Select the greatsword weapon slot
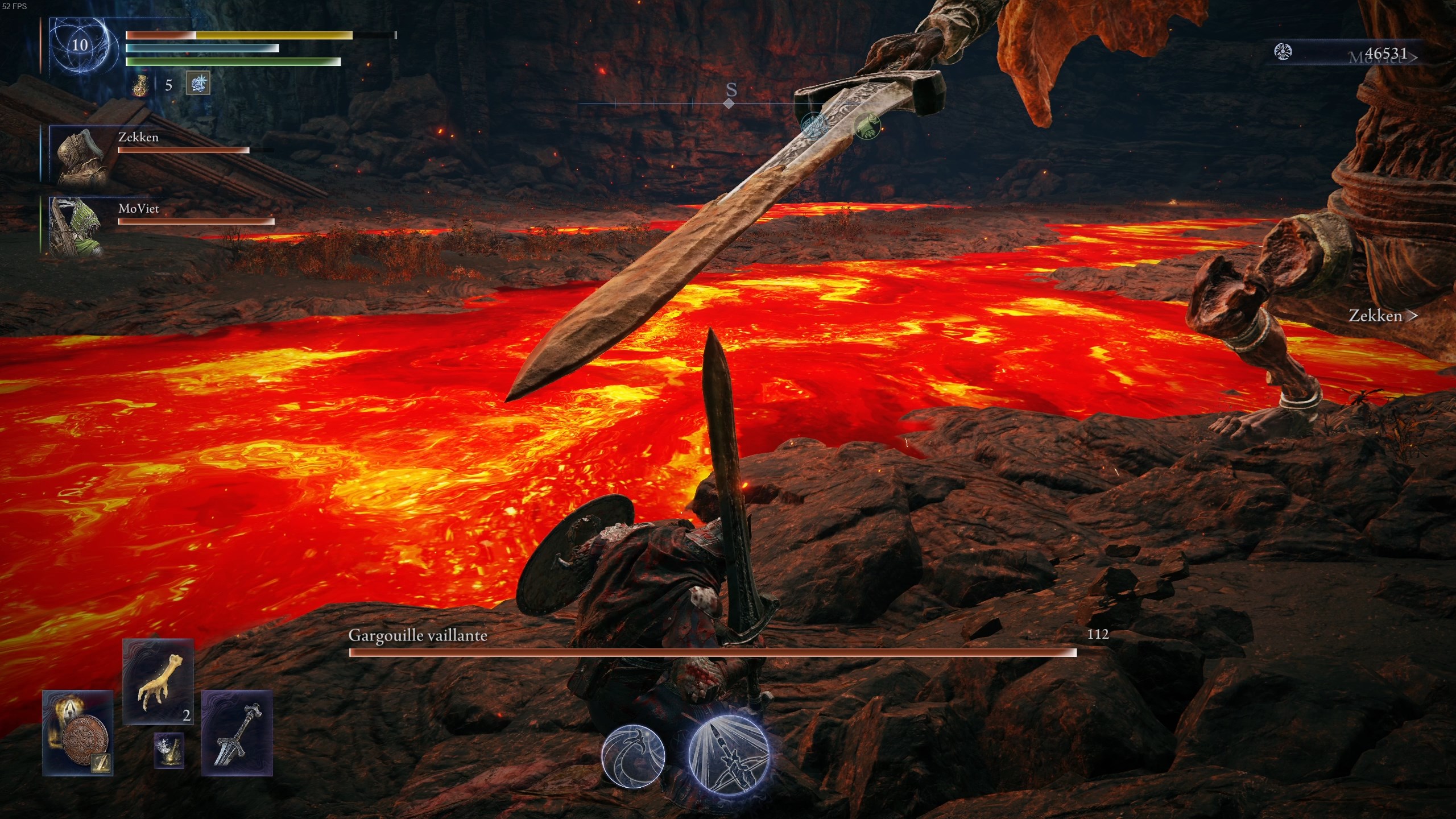Image resolution: width=1456 pixels, height=819 pixels. point(237,733)
